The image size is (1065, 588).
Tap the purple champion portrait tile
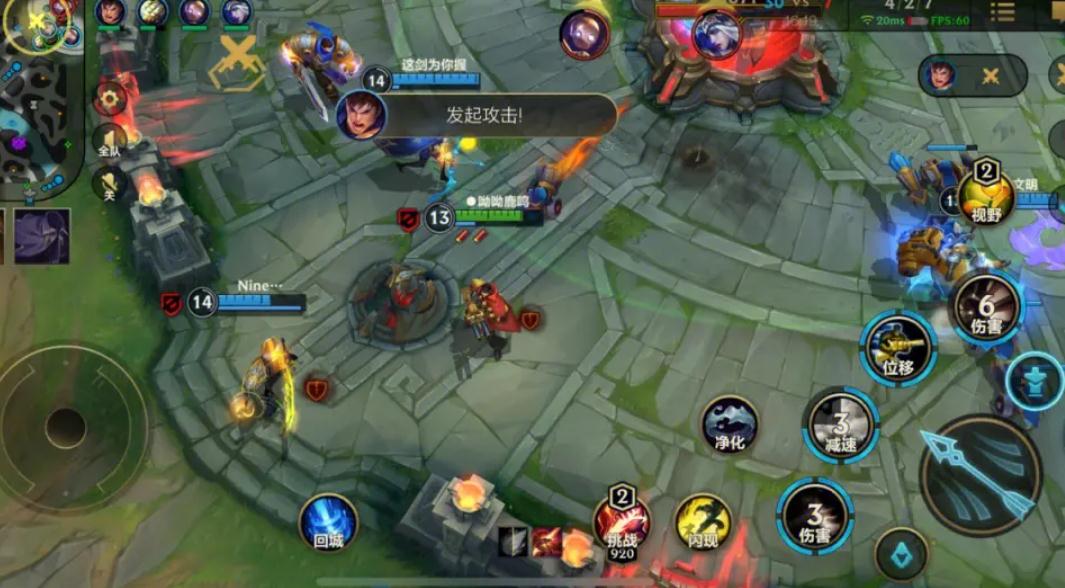coord(42,236)
